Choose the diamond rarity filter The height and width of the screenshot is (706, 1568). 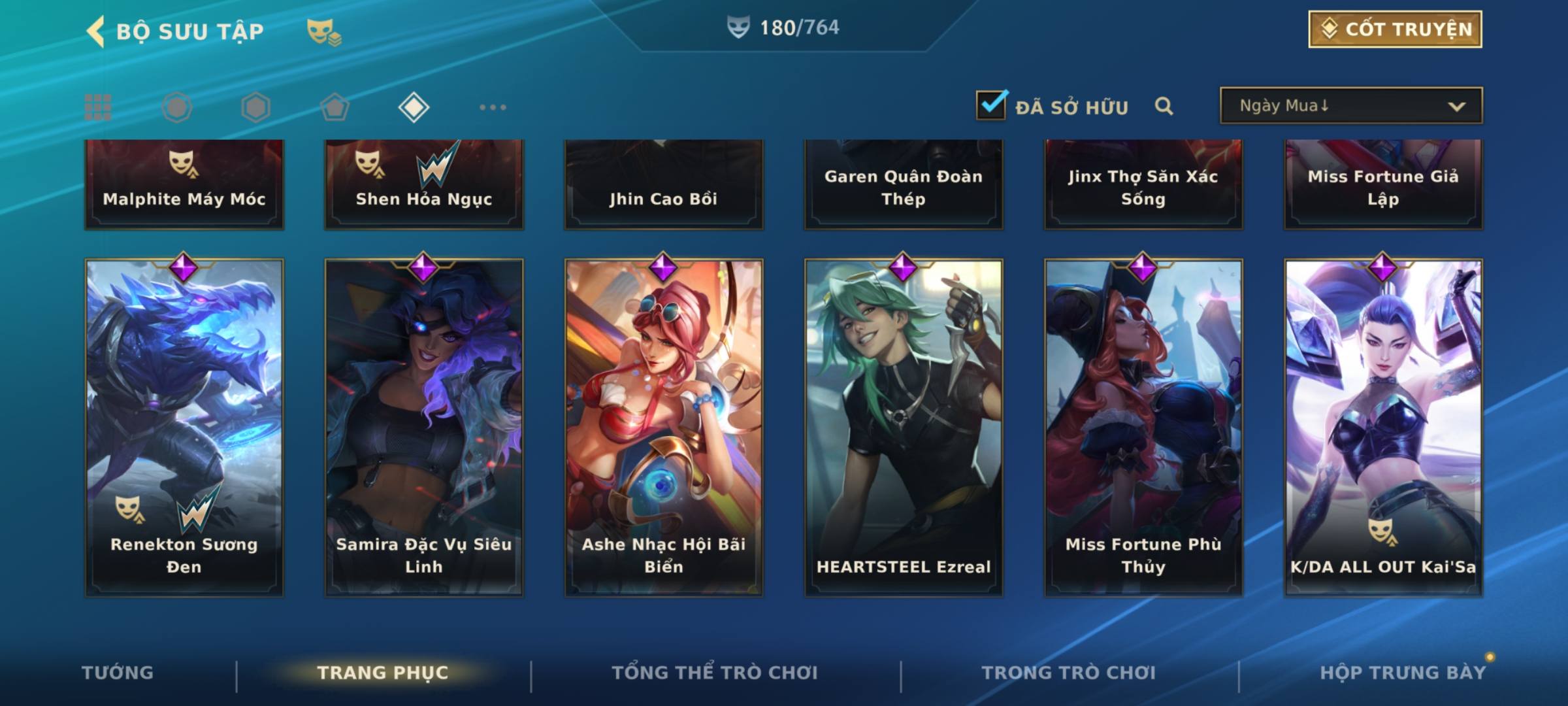(414, 107)
